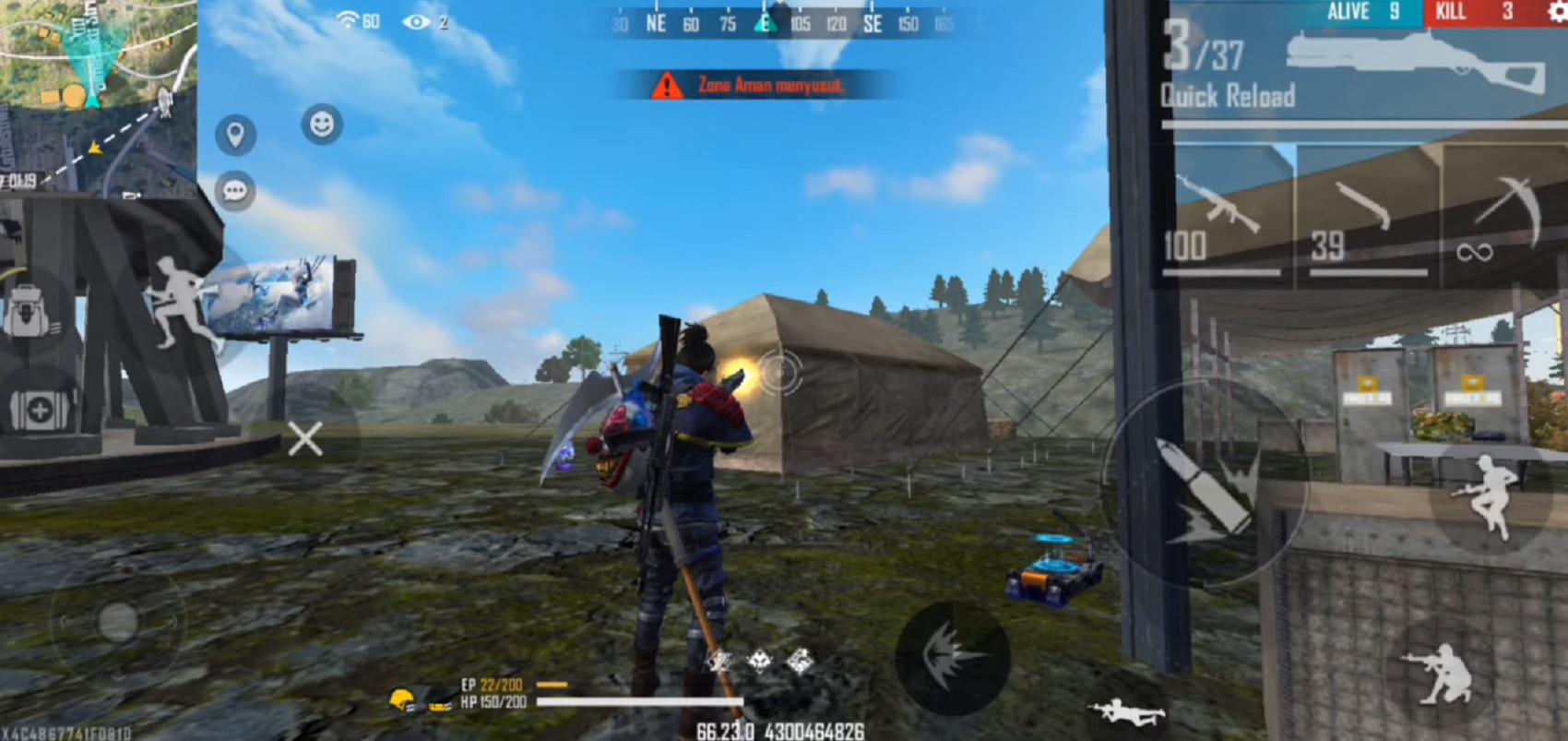Open the quick chat bubble icon
Screen dimensions: 1568x741
coord(236,189)
